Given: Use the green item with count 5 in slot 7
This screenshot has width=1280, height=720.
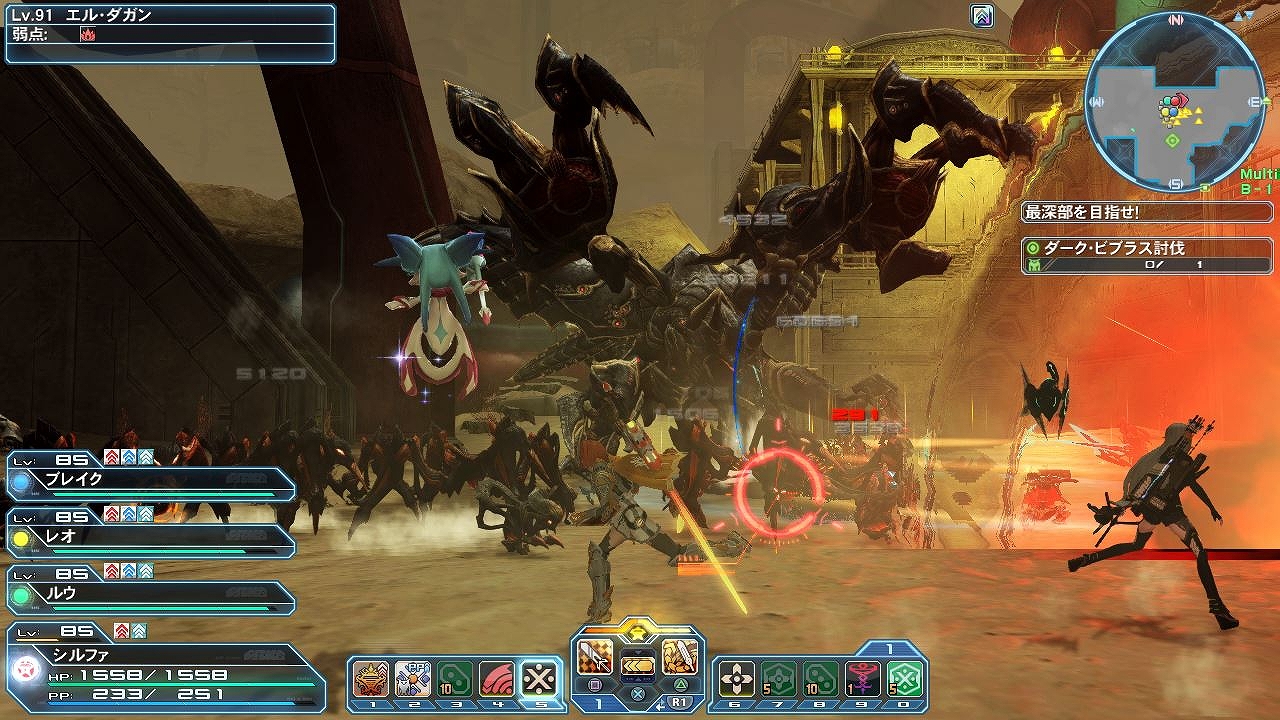Looking at the screenshot, I should (778, 679).
